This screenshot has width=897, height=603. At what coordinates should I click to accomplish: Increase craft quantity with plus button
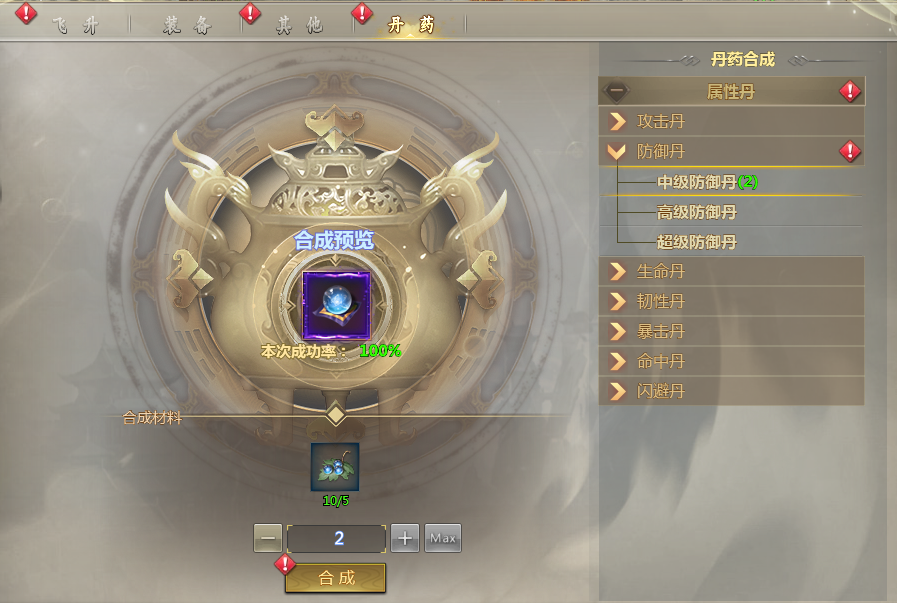(x=404, y=538)
